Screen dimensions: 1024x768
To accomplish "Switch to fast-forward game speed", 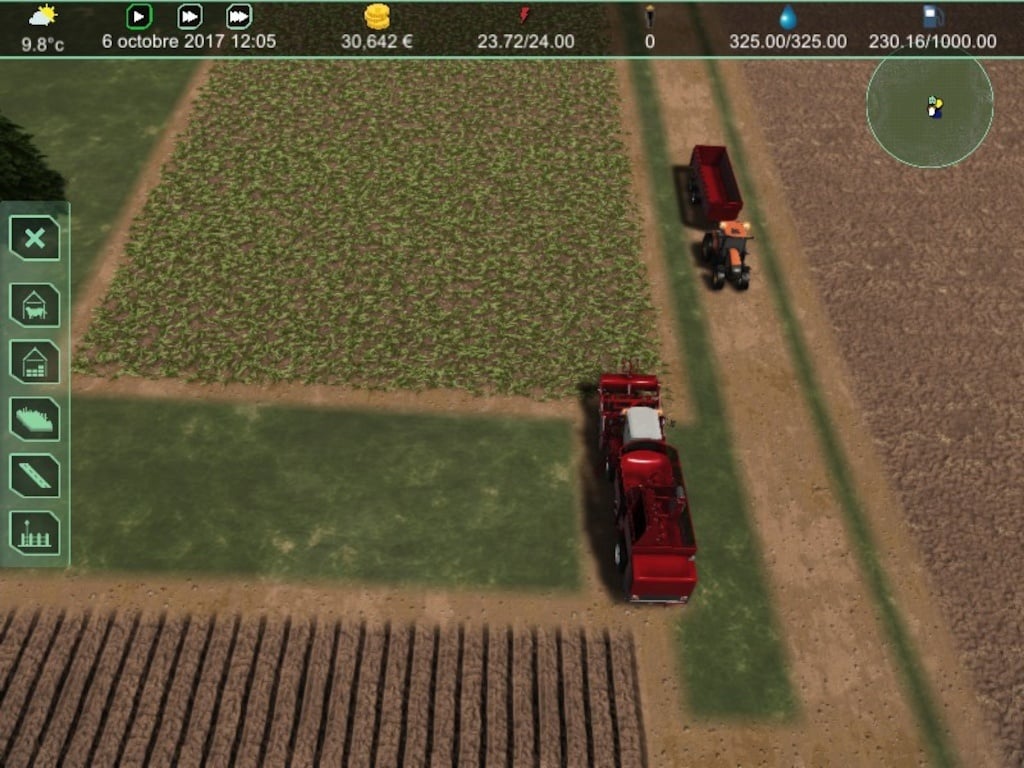I will point(189,16).
